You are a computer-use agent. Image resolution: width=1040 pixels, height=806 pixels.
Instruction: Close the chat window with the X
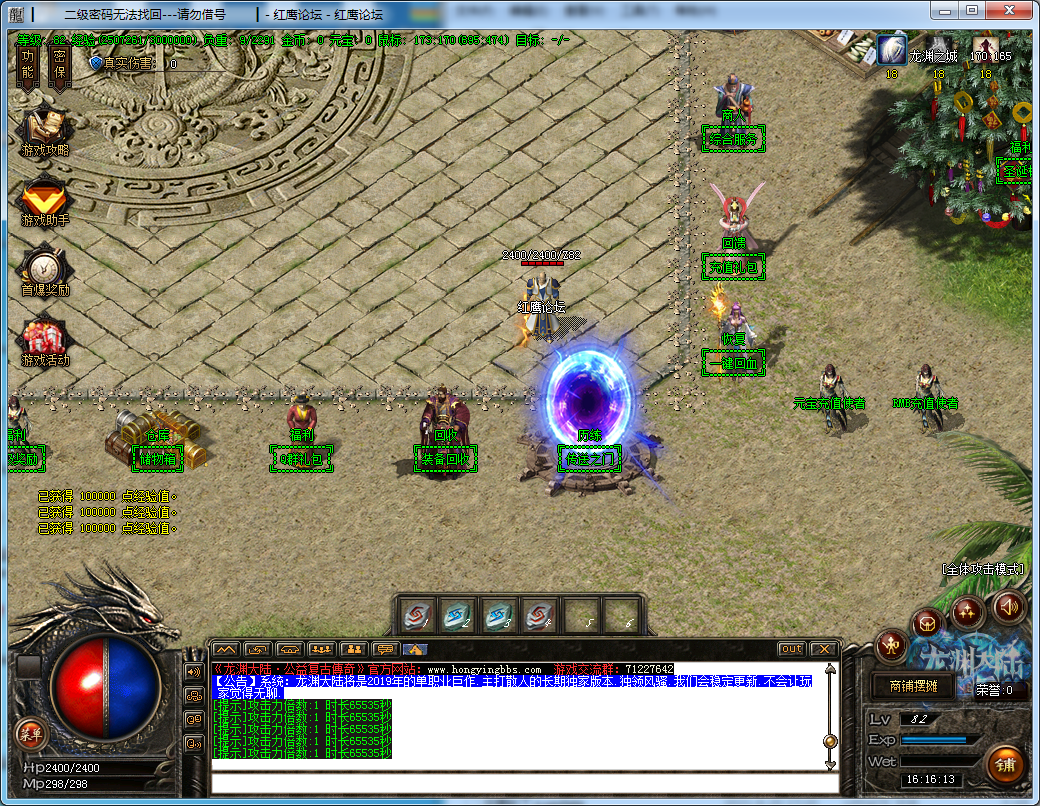823,649
